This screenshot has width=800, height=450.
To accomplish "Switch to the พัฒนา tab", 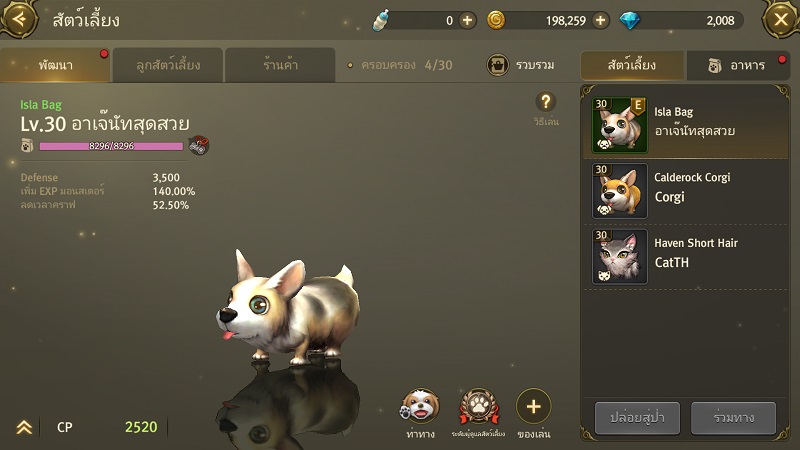I will [x=55, y=65].
